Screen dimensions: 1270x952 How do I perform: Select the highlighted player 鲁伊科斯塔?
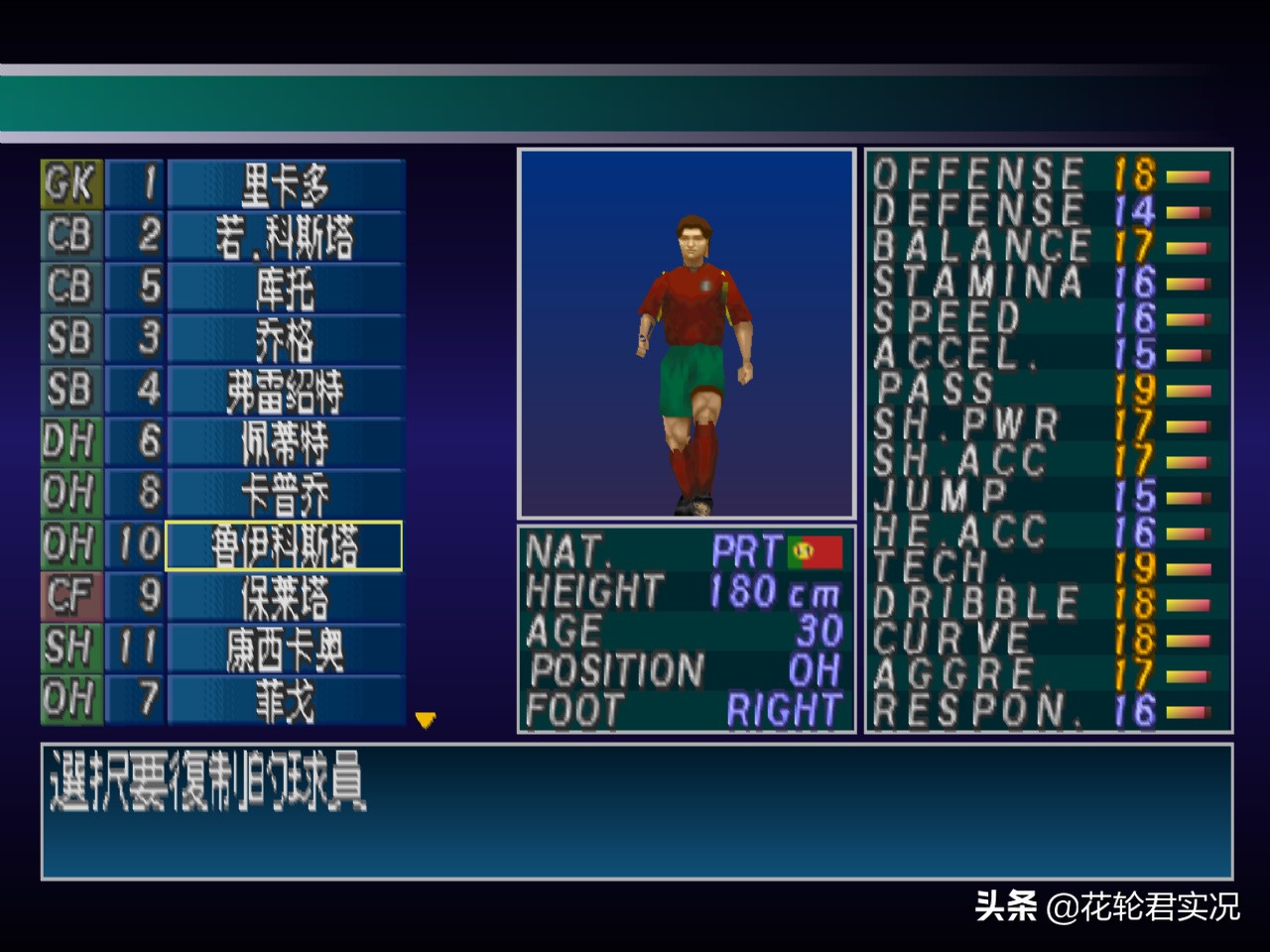[x=286, y=545]
